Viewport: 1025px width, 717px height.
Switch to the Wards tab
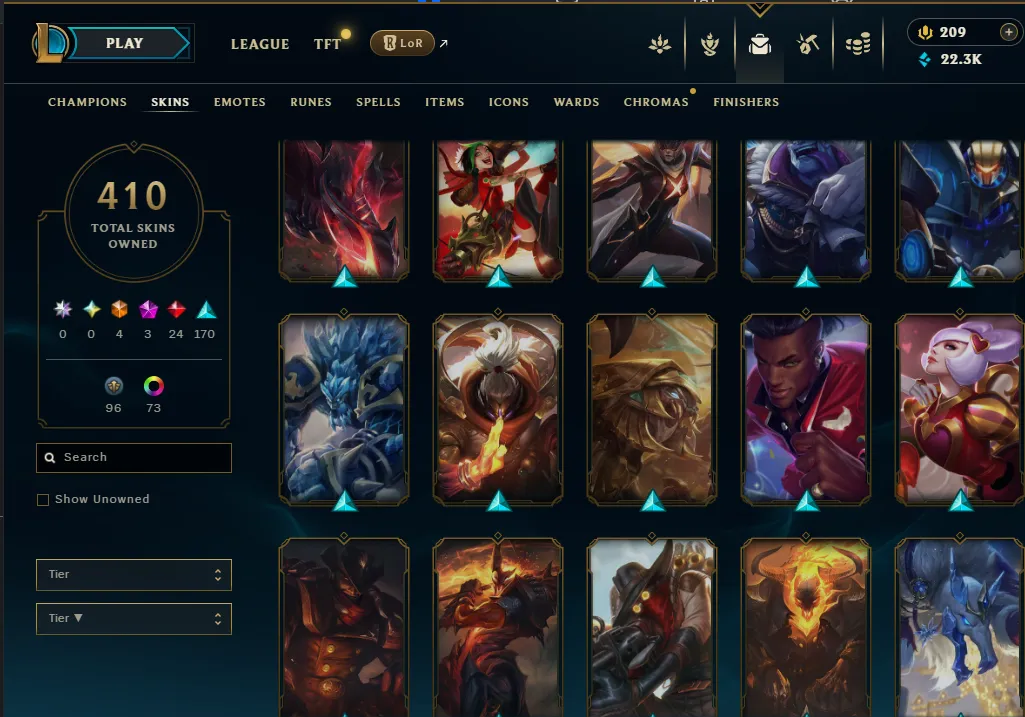(576, 102)
